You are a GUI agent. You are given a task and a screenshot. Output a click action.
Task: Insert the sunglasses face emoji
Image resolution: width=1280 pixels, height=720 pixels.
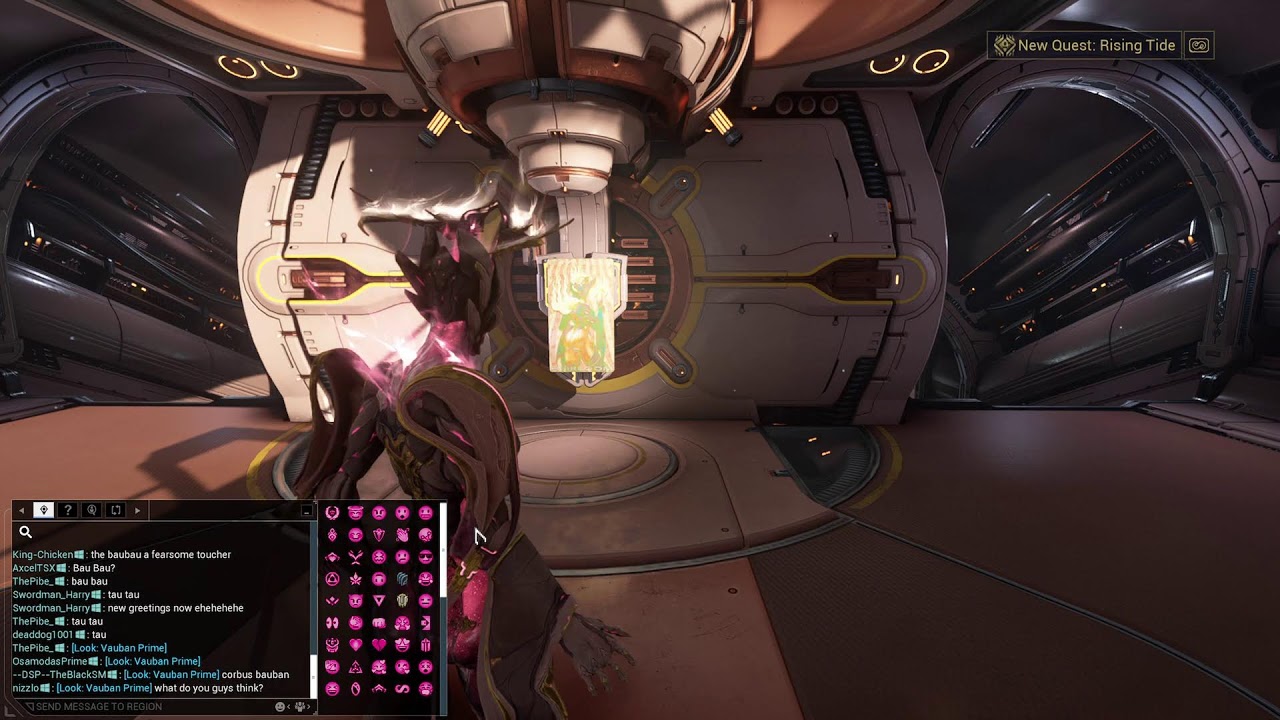[426, 557]
